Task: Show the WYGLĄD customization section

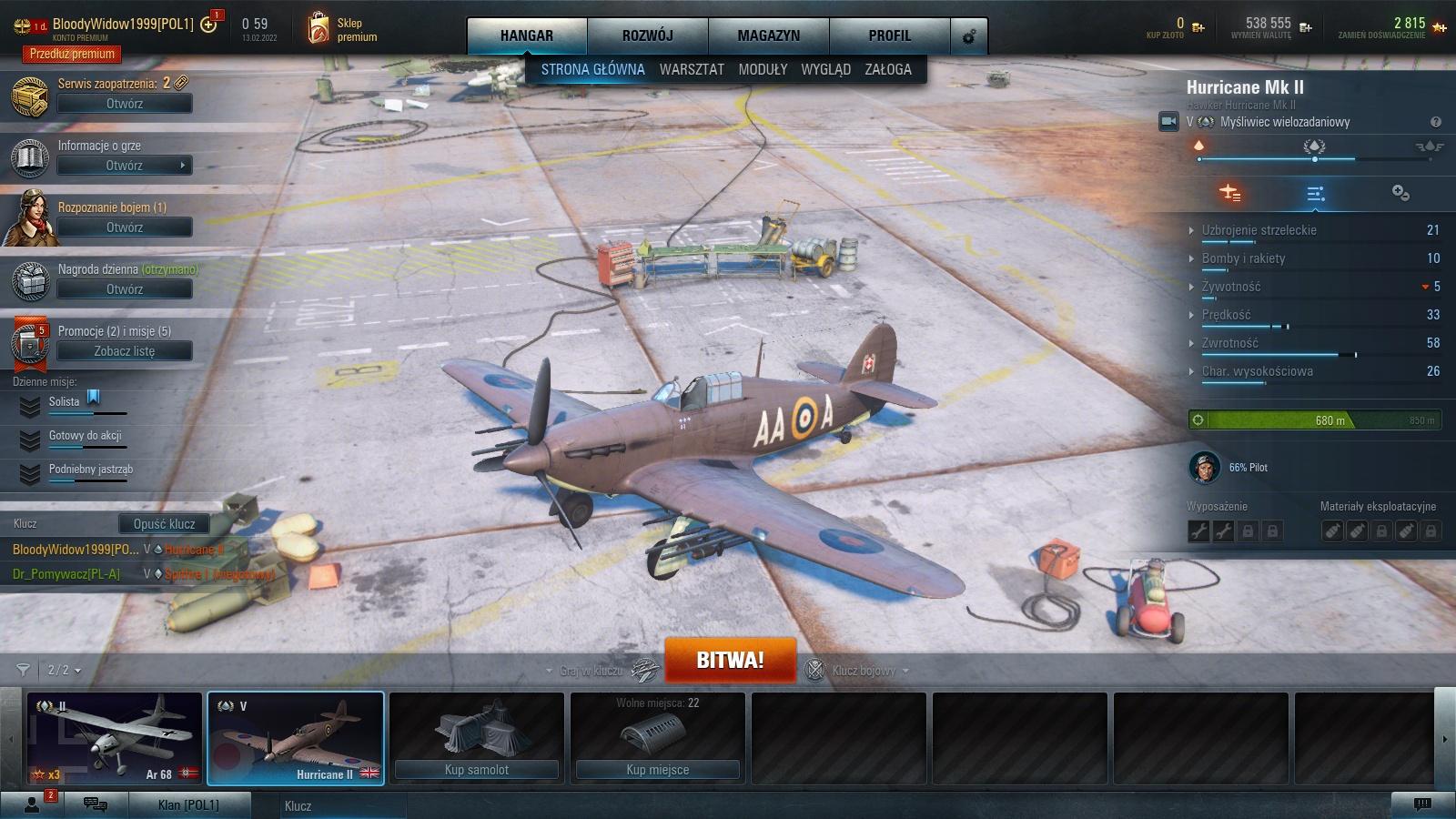Action: [x=825, y=69]
